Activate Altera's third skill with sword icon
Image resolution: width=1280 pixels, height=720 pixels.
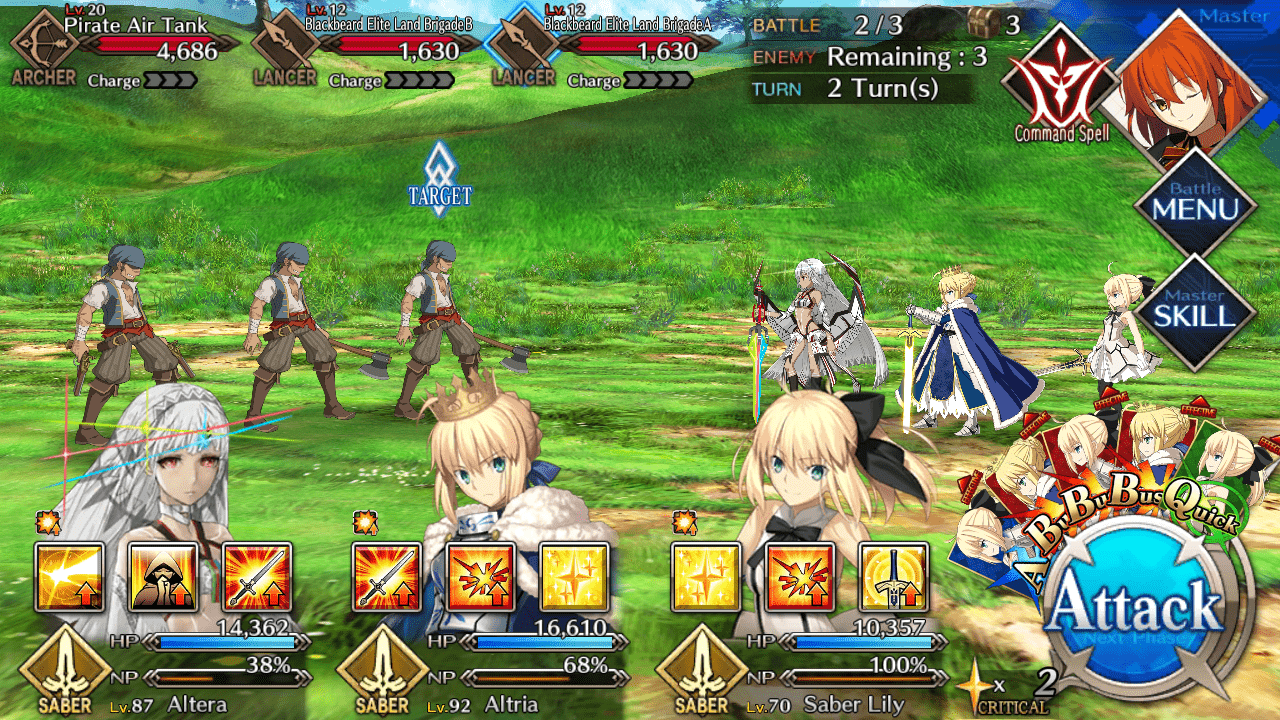pyautogui.click(x=256, y=577)
